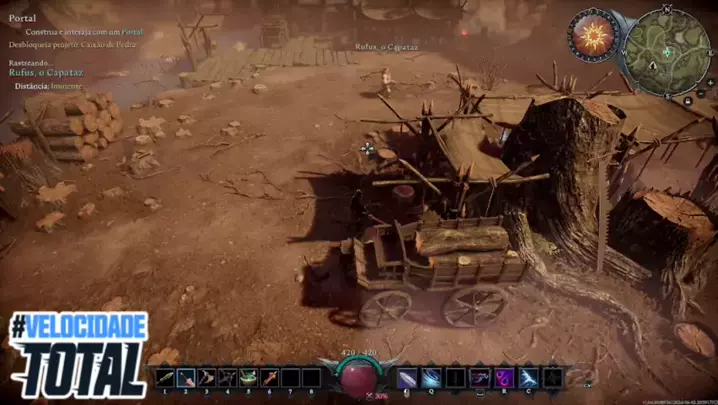Click the red blood orb

click(x=359, y=377)
